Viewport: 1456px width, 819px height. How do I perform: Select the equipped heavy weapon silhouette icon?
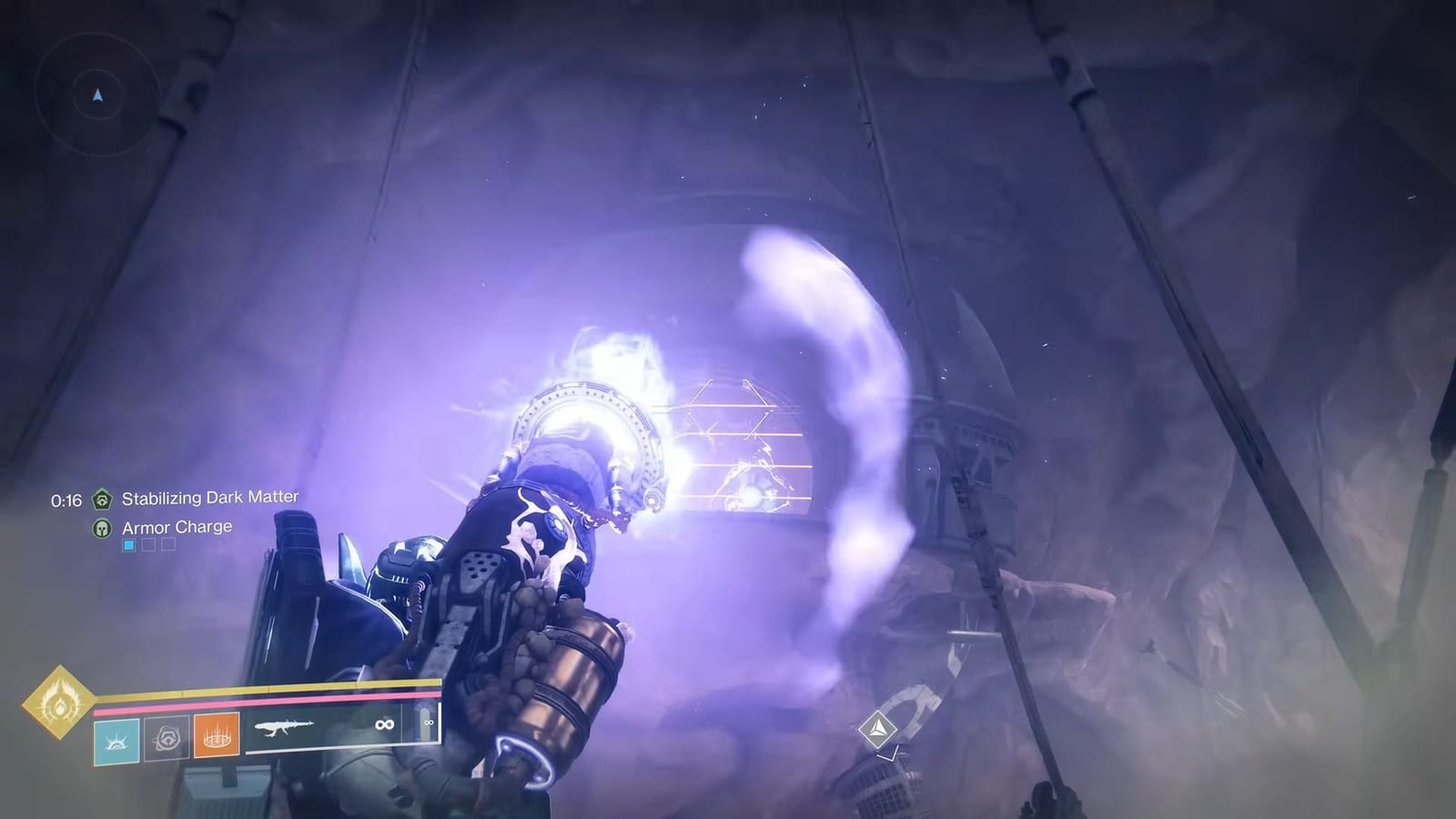(x=286, y=726)
